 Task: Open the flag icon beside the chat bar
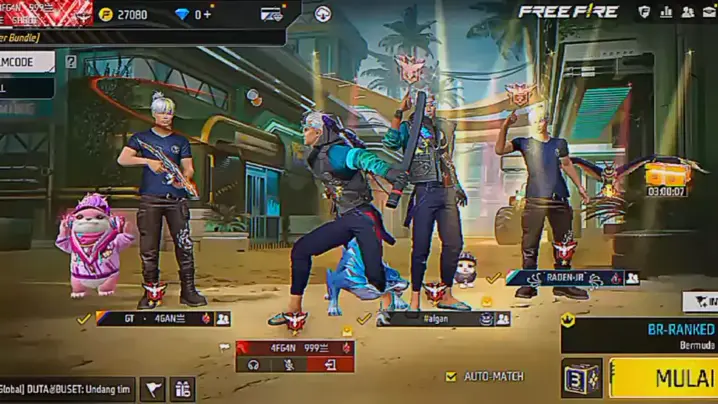[152, 389]
